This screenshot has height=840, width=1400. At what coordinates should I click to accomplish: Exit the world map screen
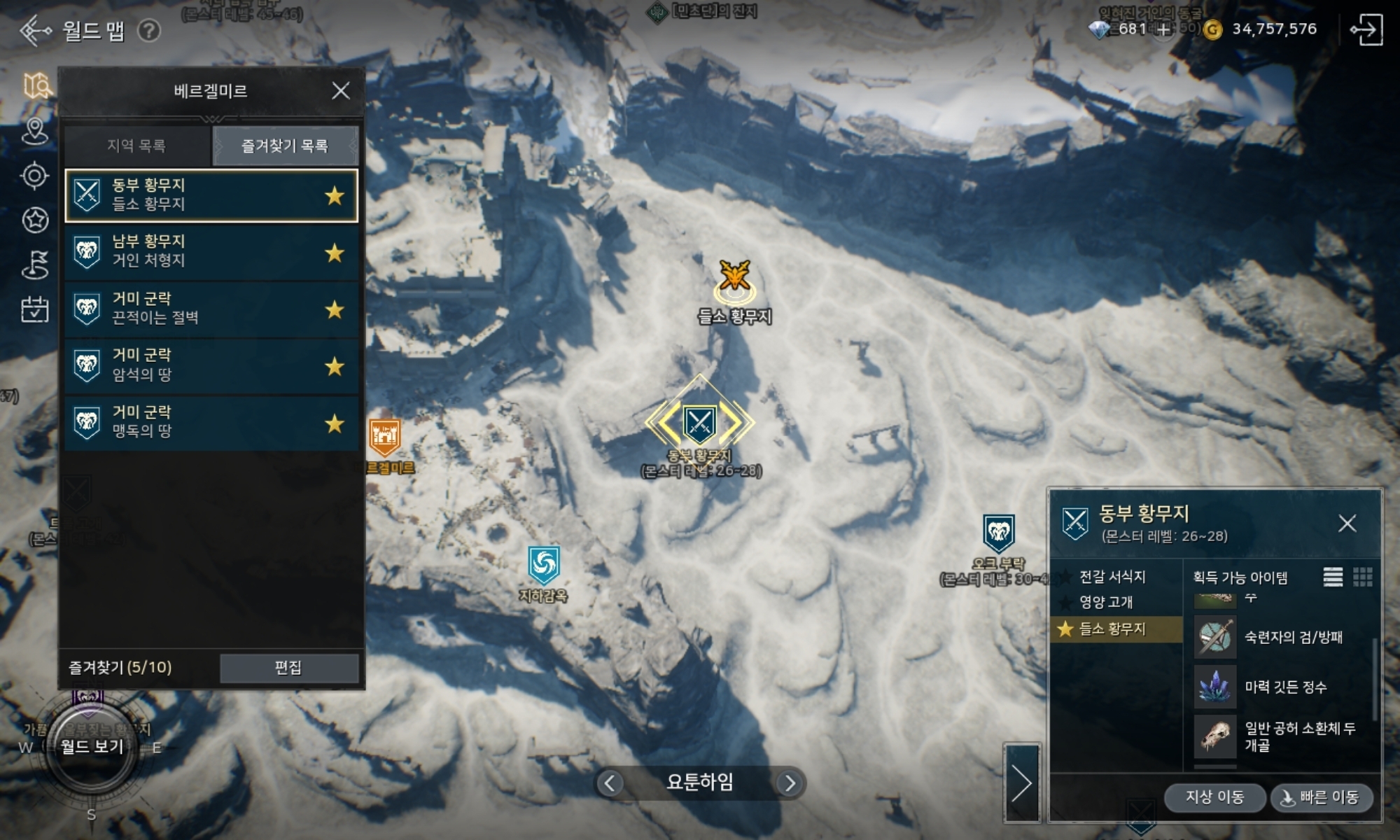(x=1366, y=30)
